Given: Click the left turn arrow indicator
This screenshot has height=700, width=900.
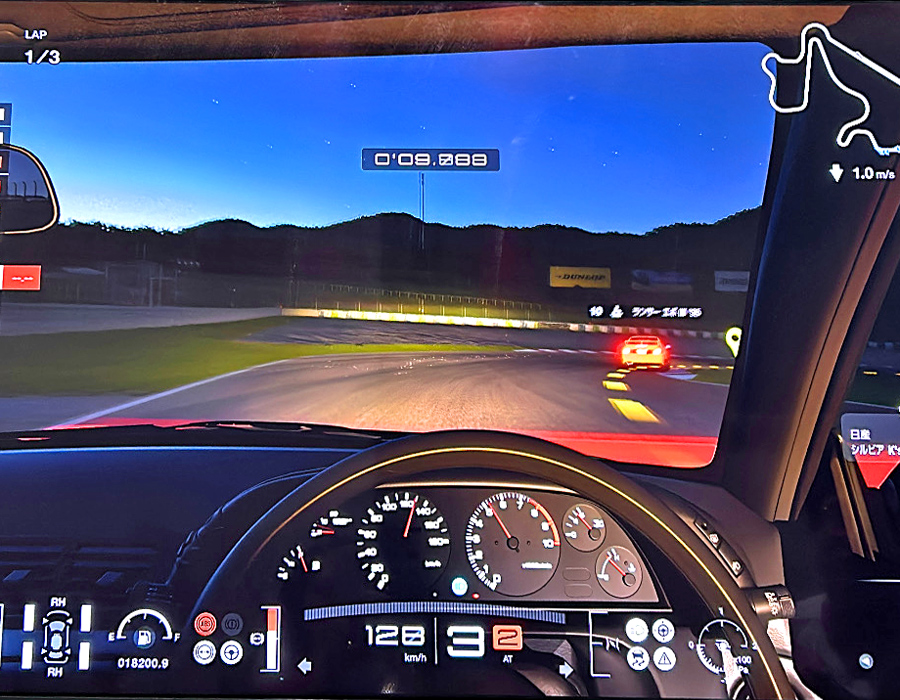Looking at the screenshot, I should [304, 664].
